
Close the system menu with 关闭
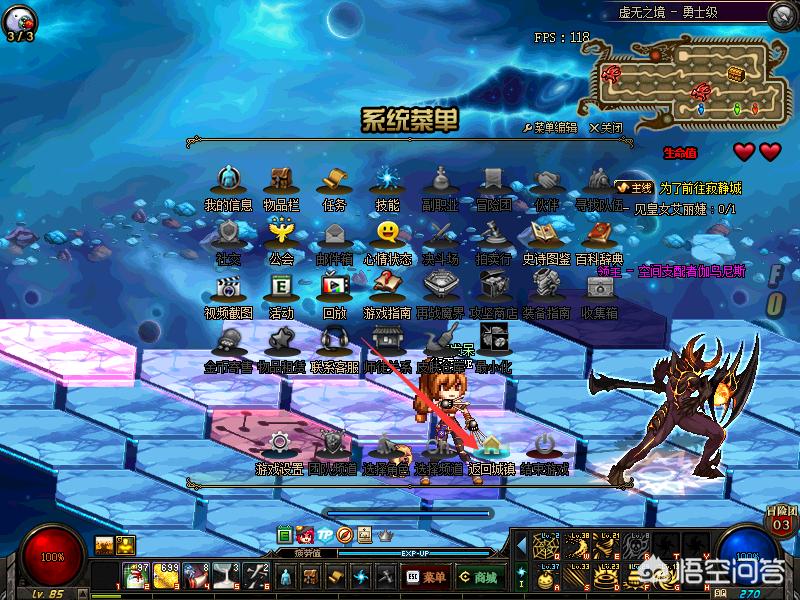click(x=606, y=128)
